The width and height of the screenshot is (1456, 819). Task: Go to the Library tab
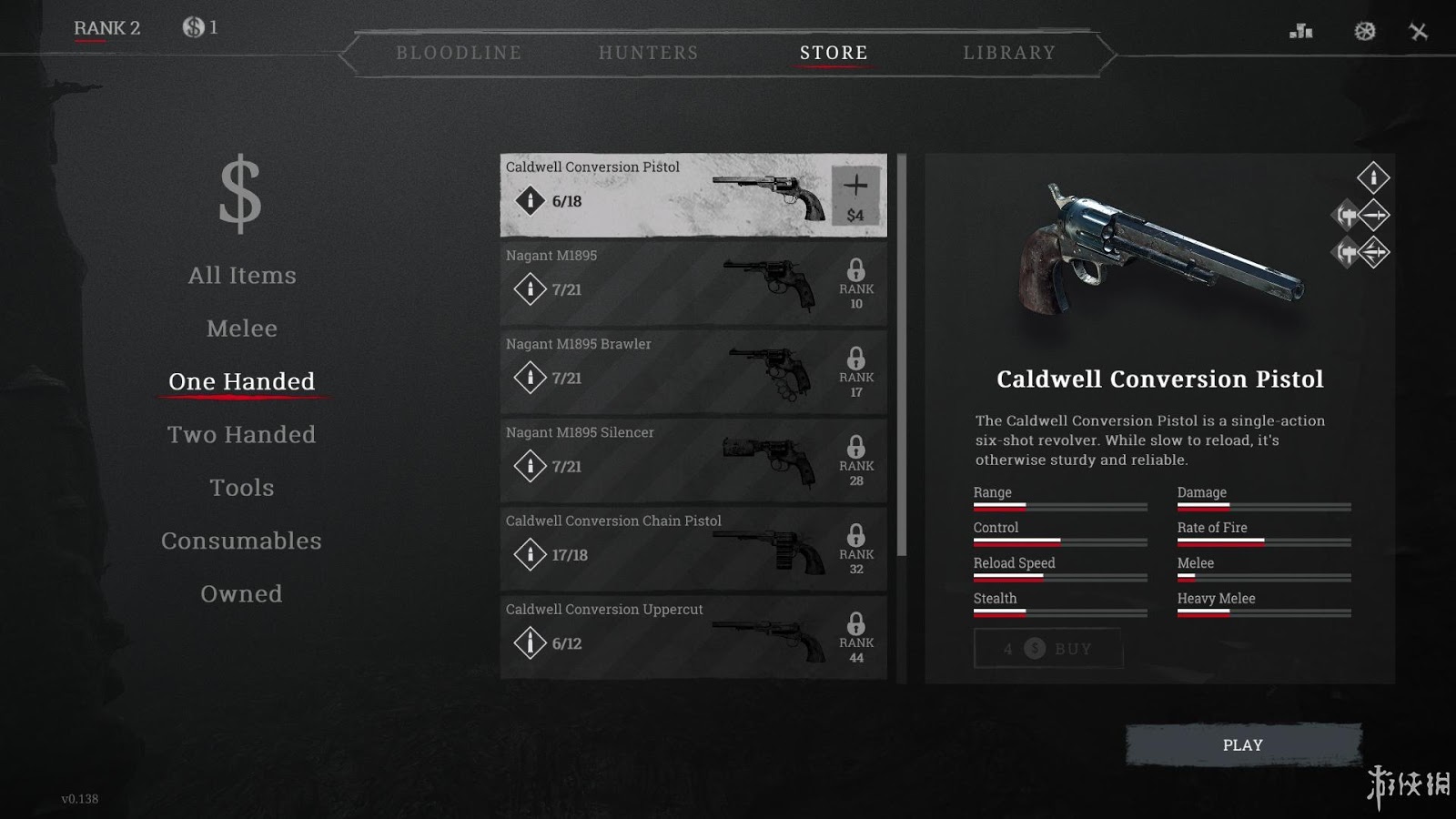coord(1009,53)
